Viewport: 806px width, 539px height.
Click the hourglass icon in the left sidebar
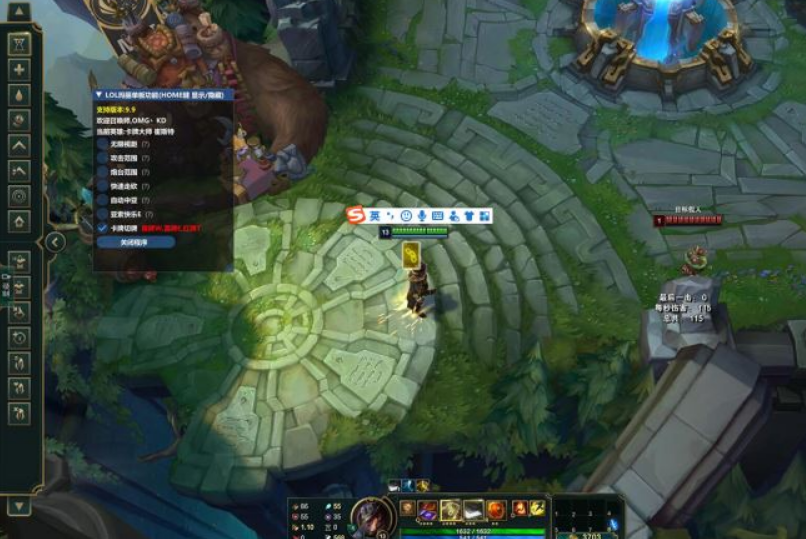click(19, 44)
